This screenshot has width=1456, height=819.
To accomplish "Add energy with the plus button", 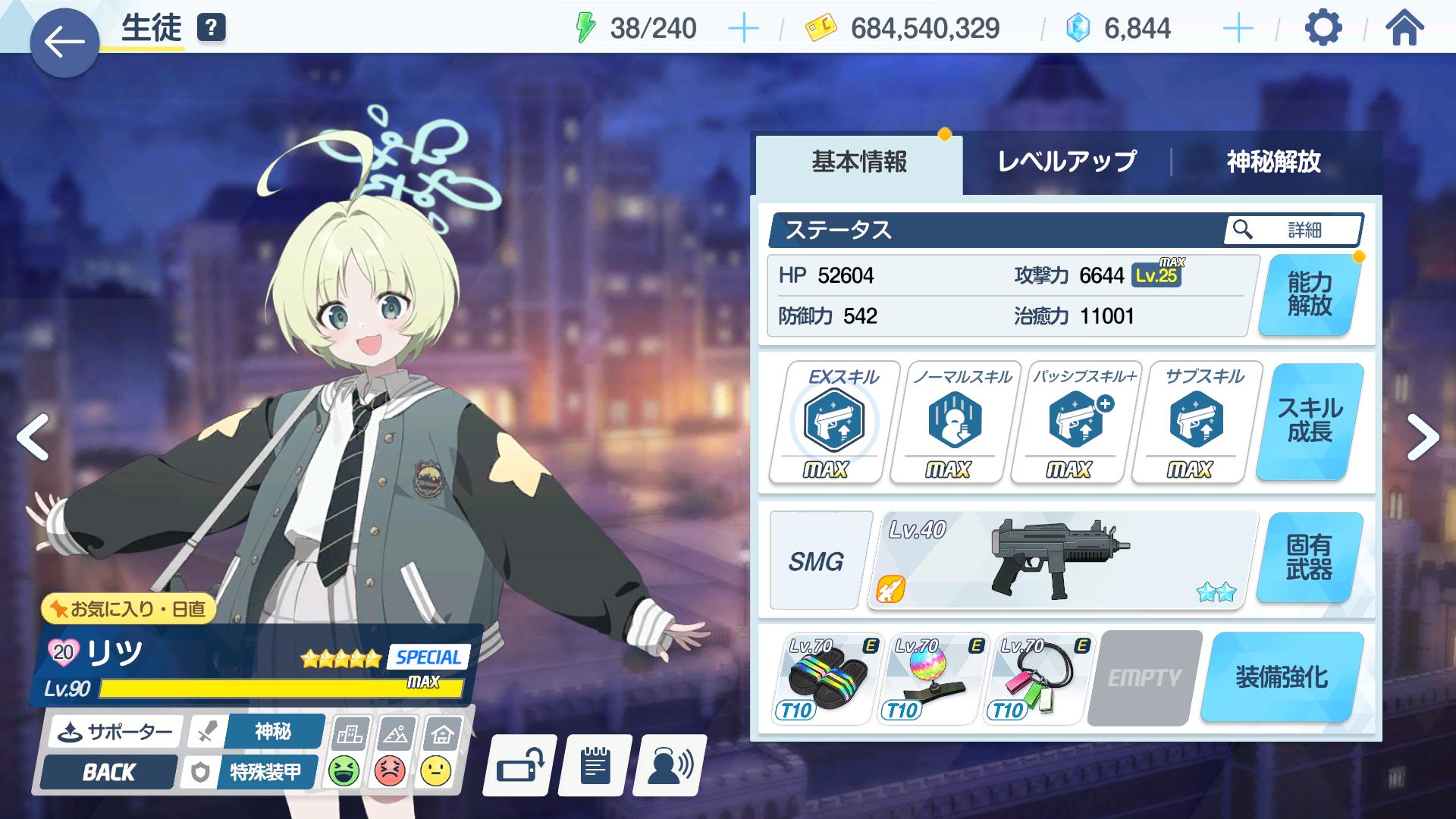I will click(x=742, y=29).
